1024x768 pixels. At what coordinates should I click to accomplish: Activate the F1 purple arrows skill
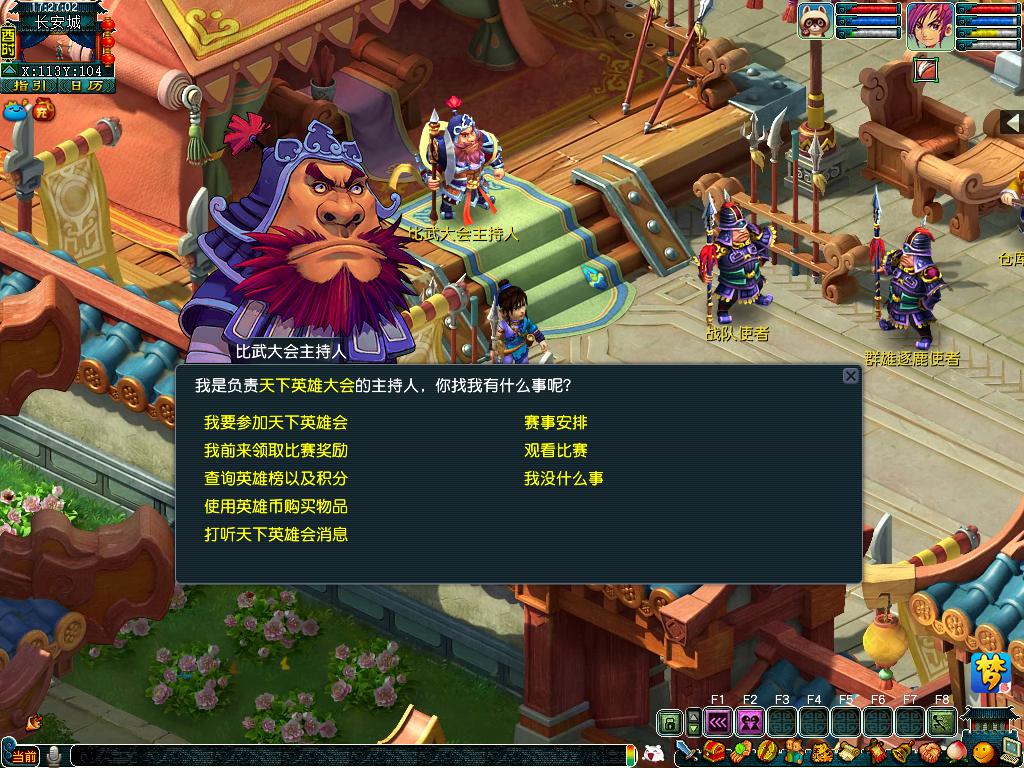[718, 721]
